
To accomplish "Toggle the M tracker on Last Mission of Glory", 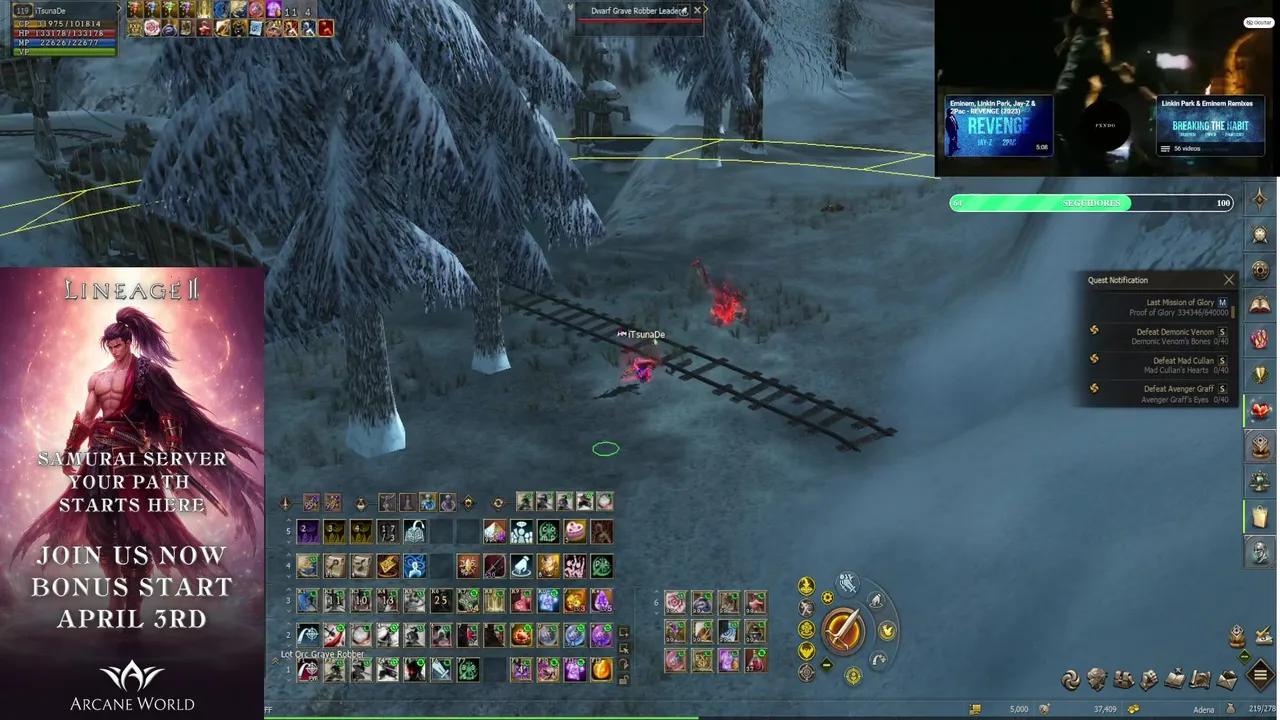I will [x=1222, y=302].
